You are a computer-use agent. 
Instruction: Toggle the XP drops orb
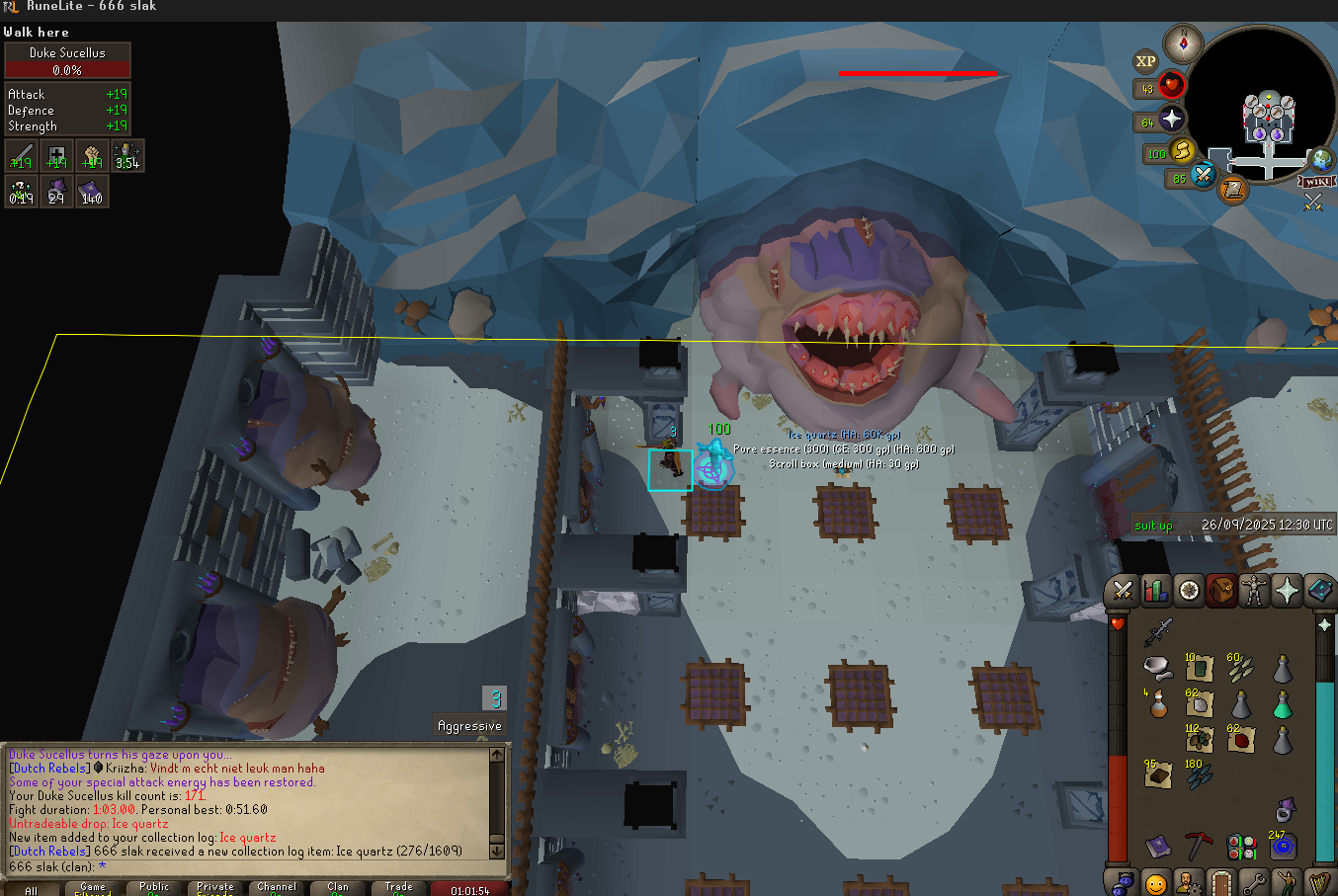coord(1145,61)
